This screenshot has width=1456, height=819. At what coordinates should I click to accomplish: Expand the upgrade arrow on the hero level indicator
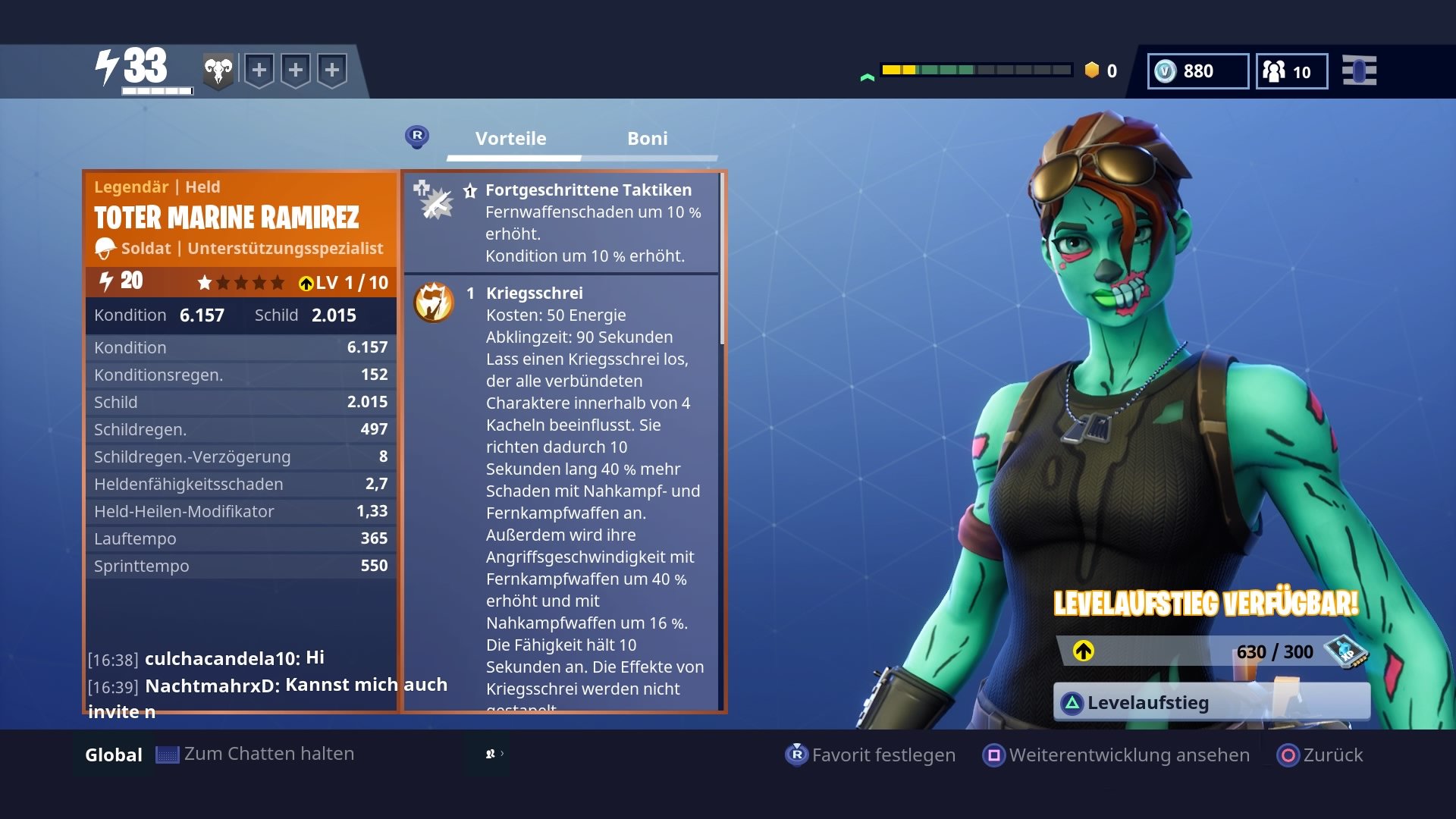[x=306, y=284]
